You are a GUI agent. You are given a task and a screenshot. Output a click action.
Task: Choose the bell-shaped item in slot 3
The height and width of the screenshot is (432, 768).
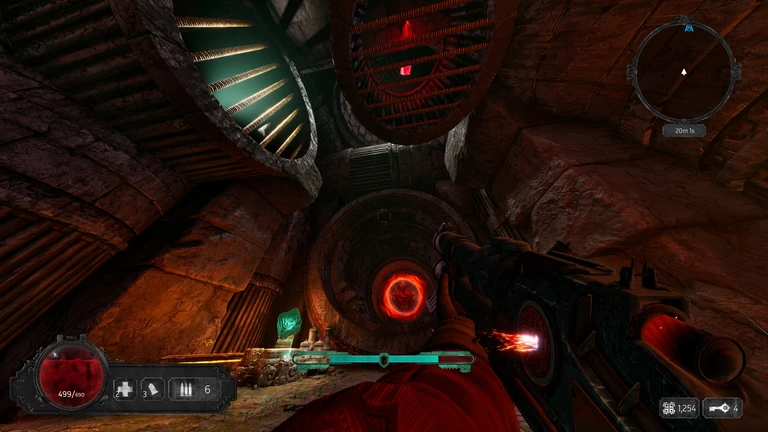[155, 388]
